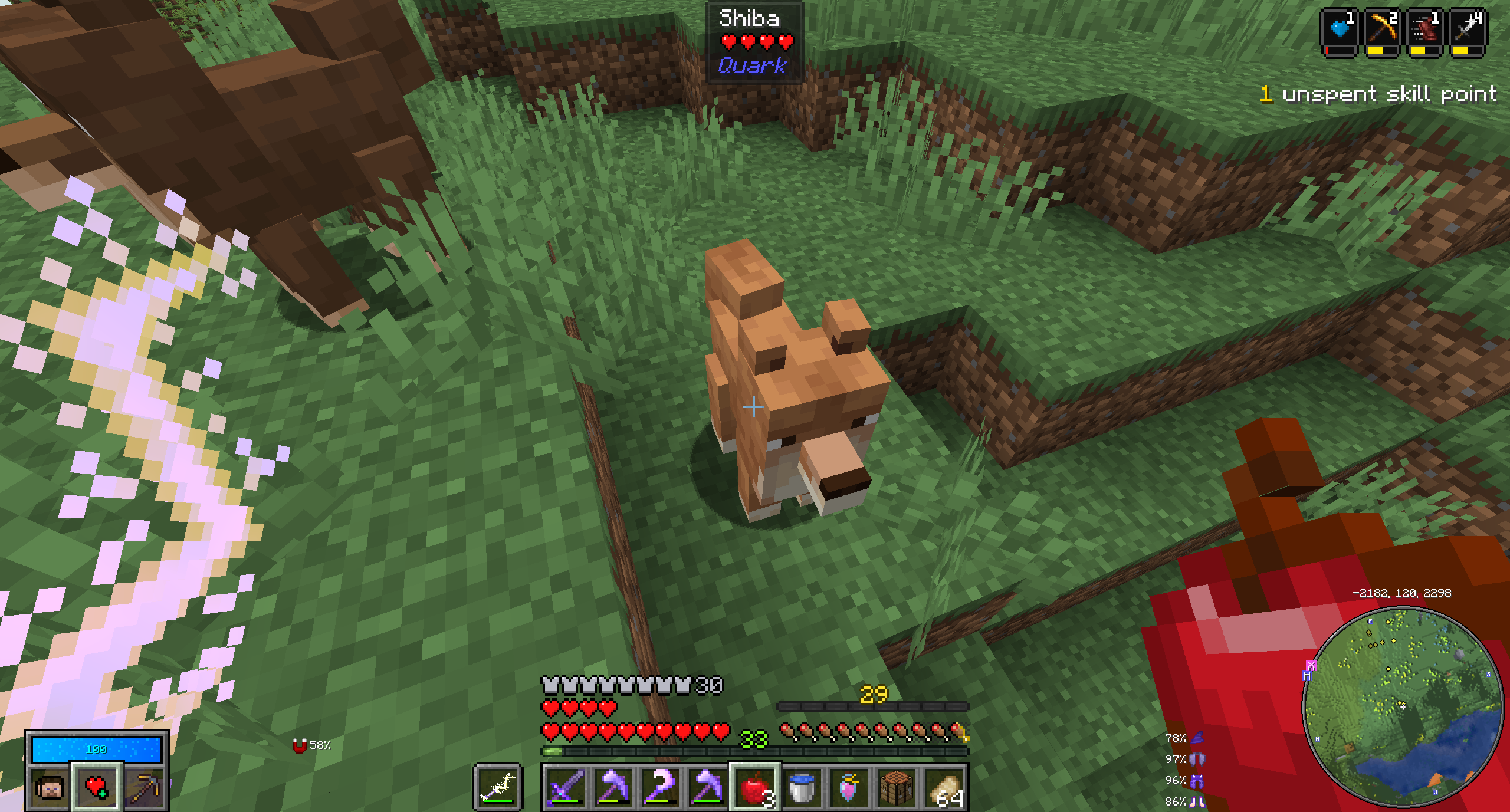
Task: Click the circular minimap
Action: click(1402, 705)
